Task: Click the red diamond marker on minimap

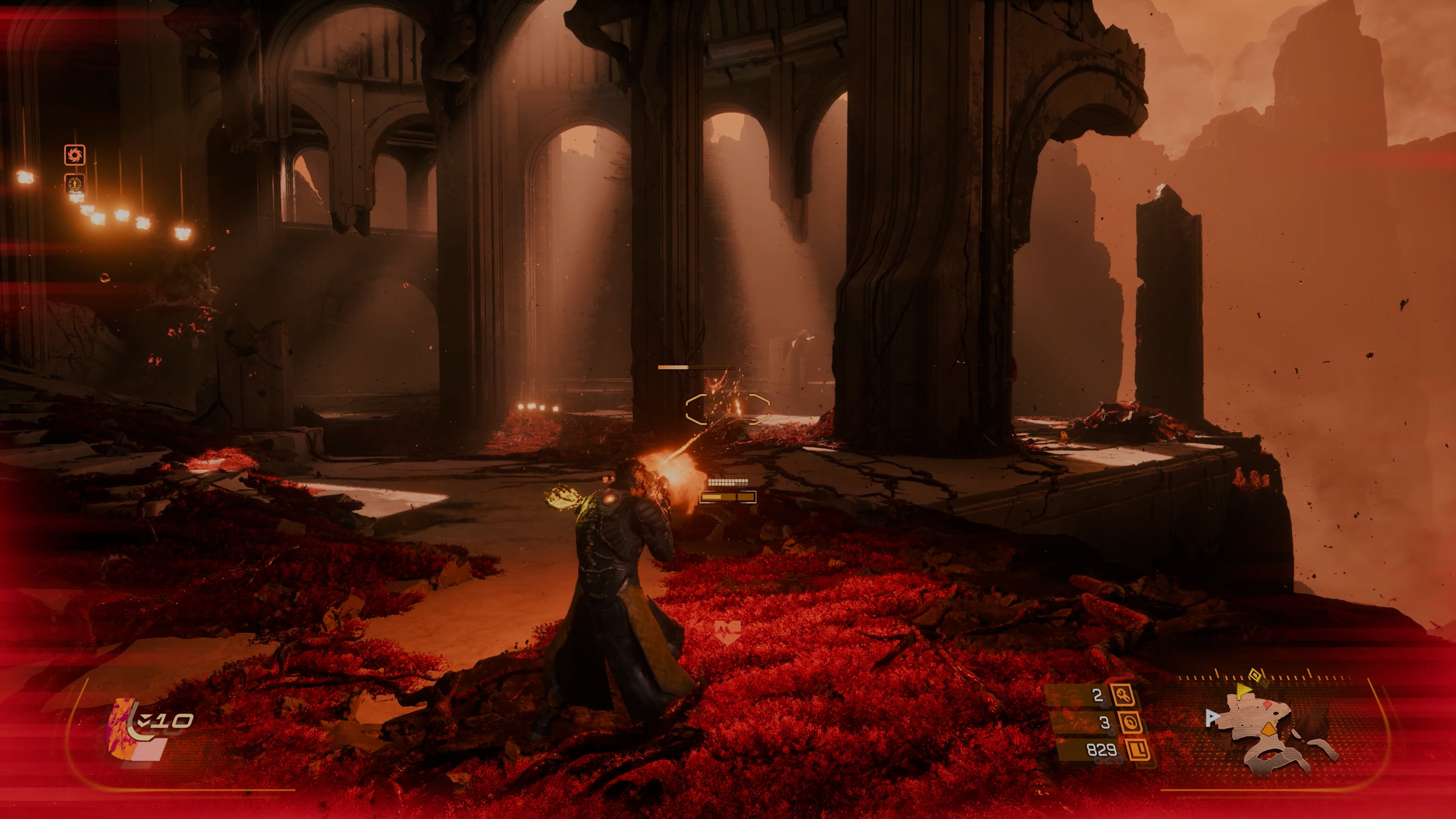Action: pyautogui.click(x=1268, y=704)
